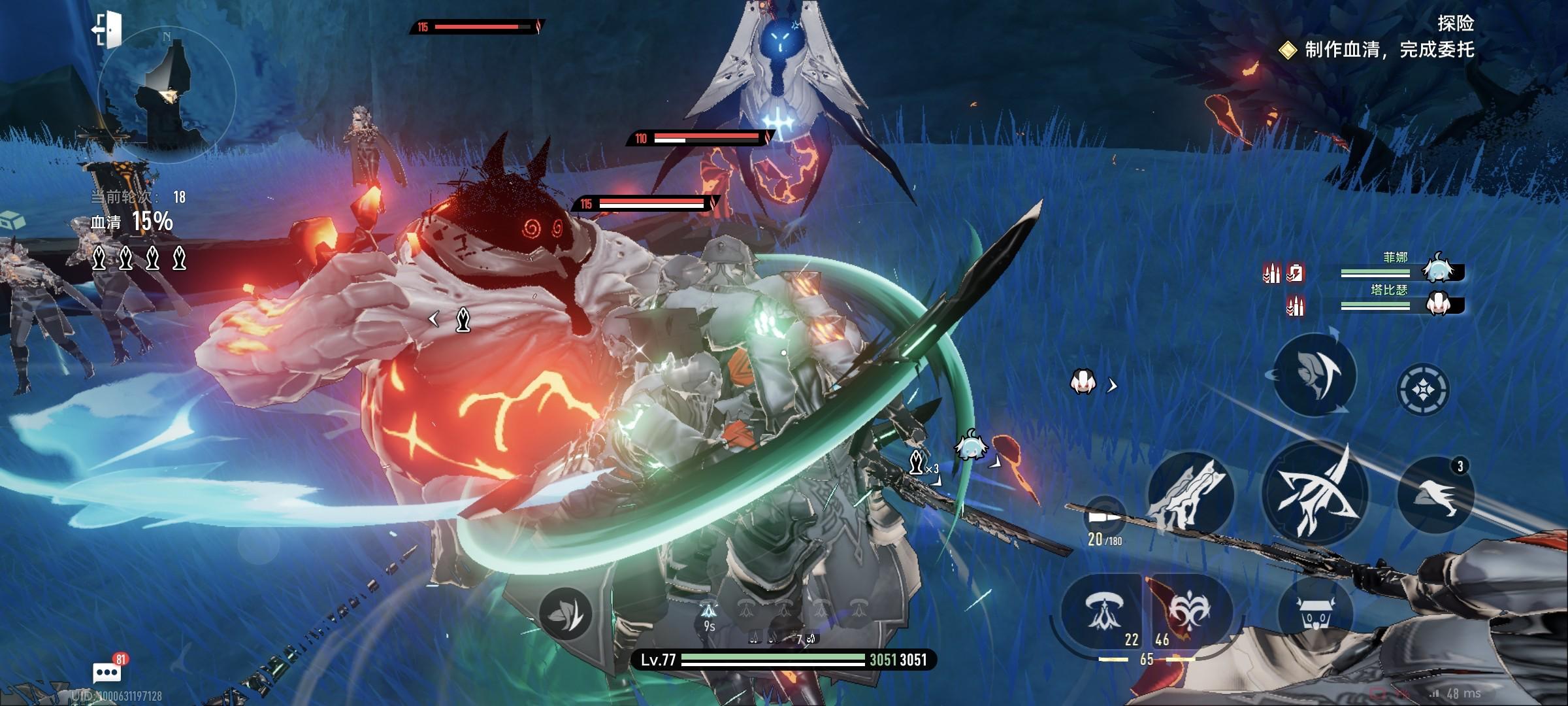The width and height of the screenshot is (1568, 706).
Task: Tap the target lock-on crosshair button
Action: pos(1422,390)
